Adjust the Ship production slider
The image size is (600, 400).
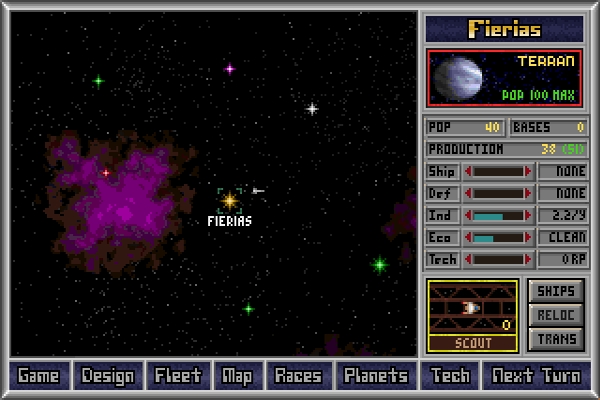(x=498, y=172)
